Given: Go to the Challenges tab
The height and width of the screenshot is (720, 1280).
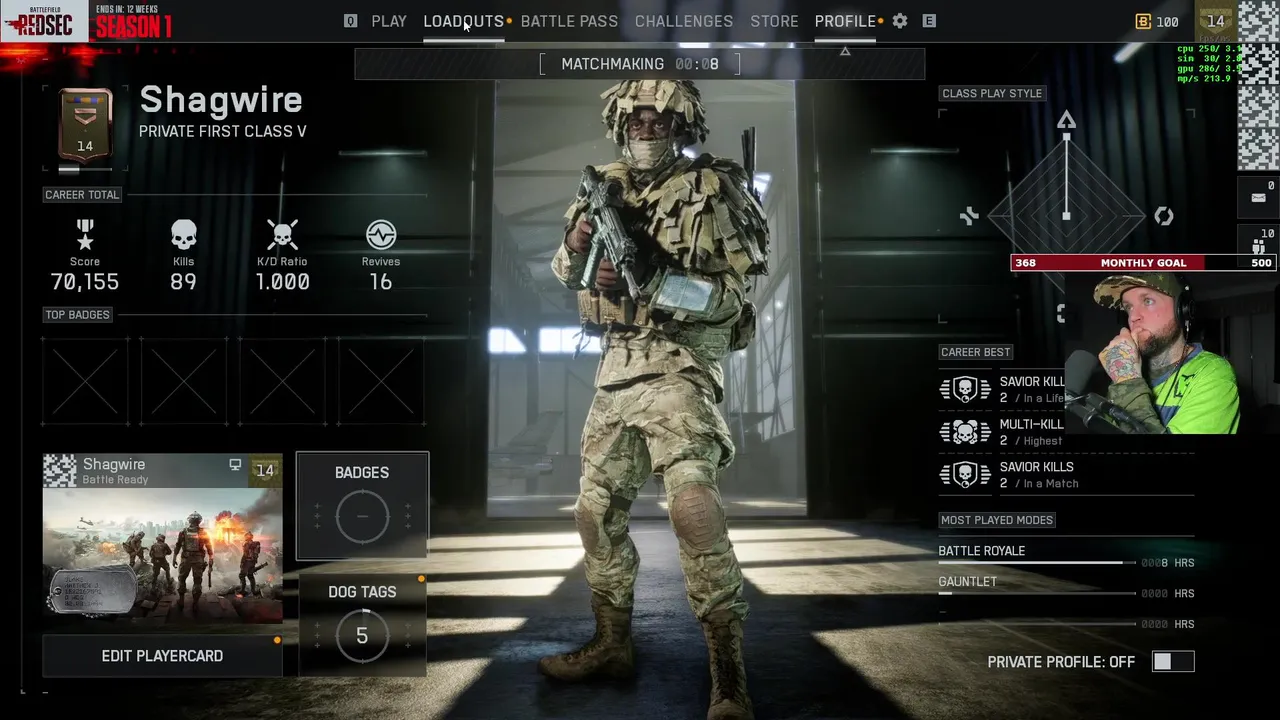Looking at the screenshot, I should (x=684, y=21).
